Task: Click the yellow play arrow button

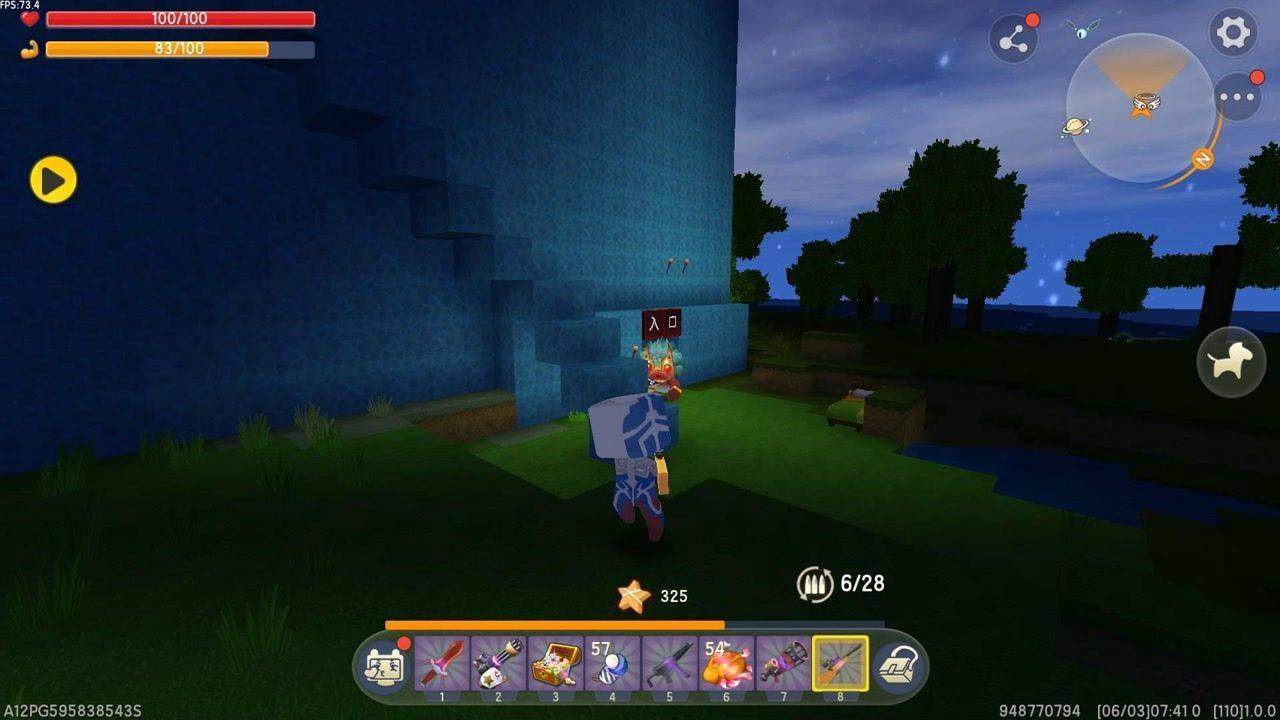Action: coord(53,180)
